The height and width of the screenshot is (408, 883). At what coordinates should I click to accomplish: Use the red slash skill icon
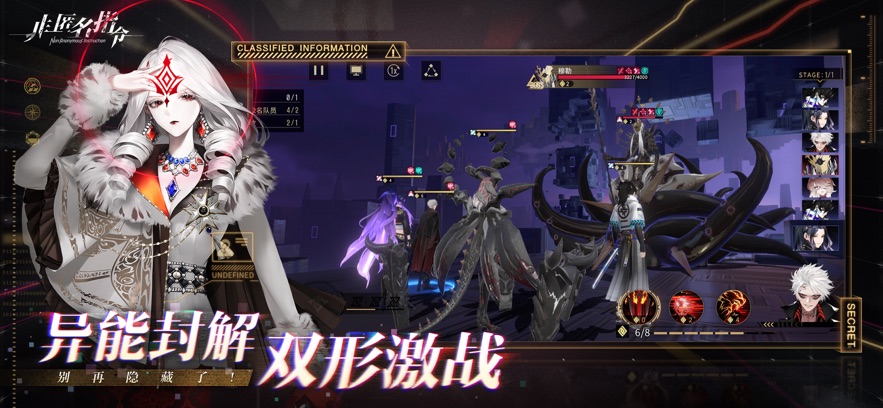[685, 303]
